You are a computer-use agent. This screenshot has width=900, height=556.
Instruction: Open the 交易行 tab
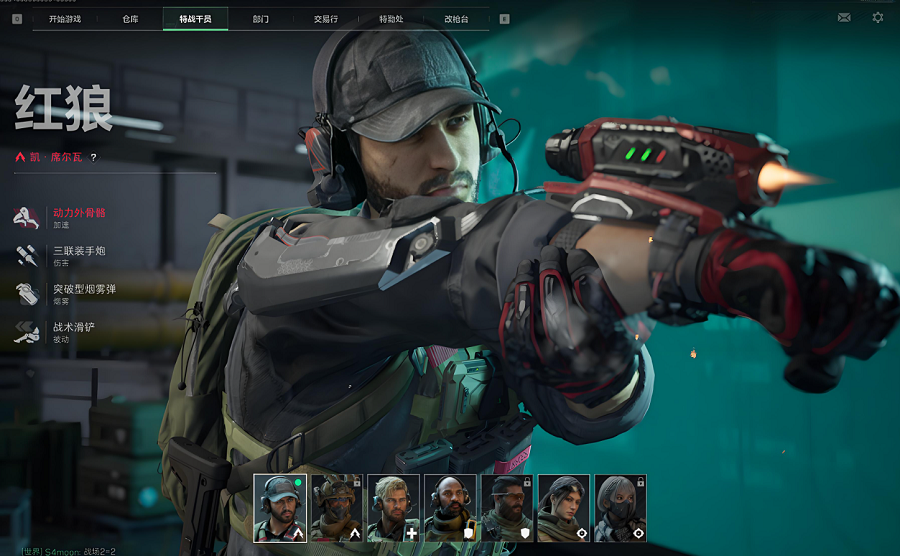[325, 18]
